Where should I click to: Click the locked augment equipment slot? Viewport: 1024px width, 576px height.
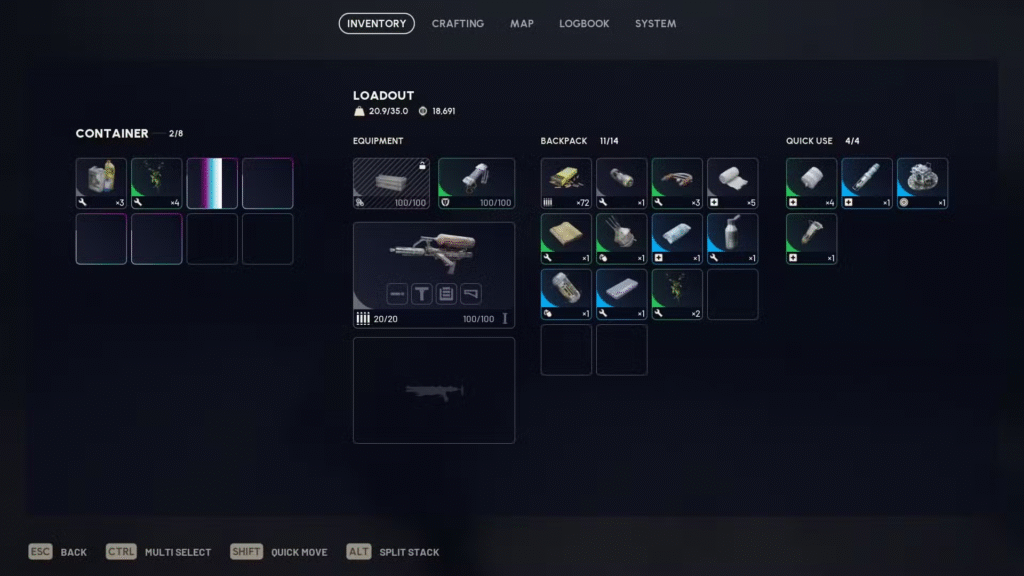tap(391, 183)
